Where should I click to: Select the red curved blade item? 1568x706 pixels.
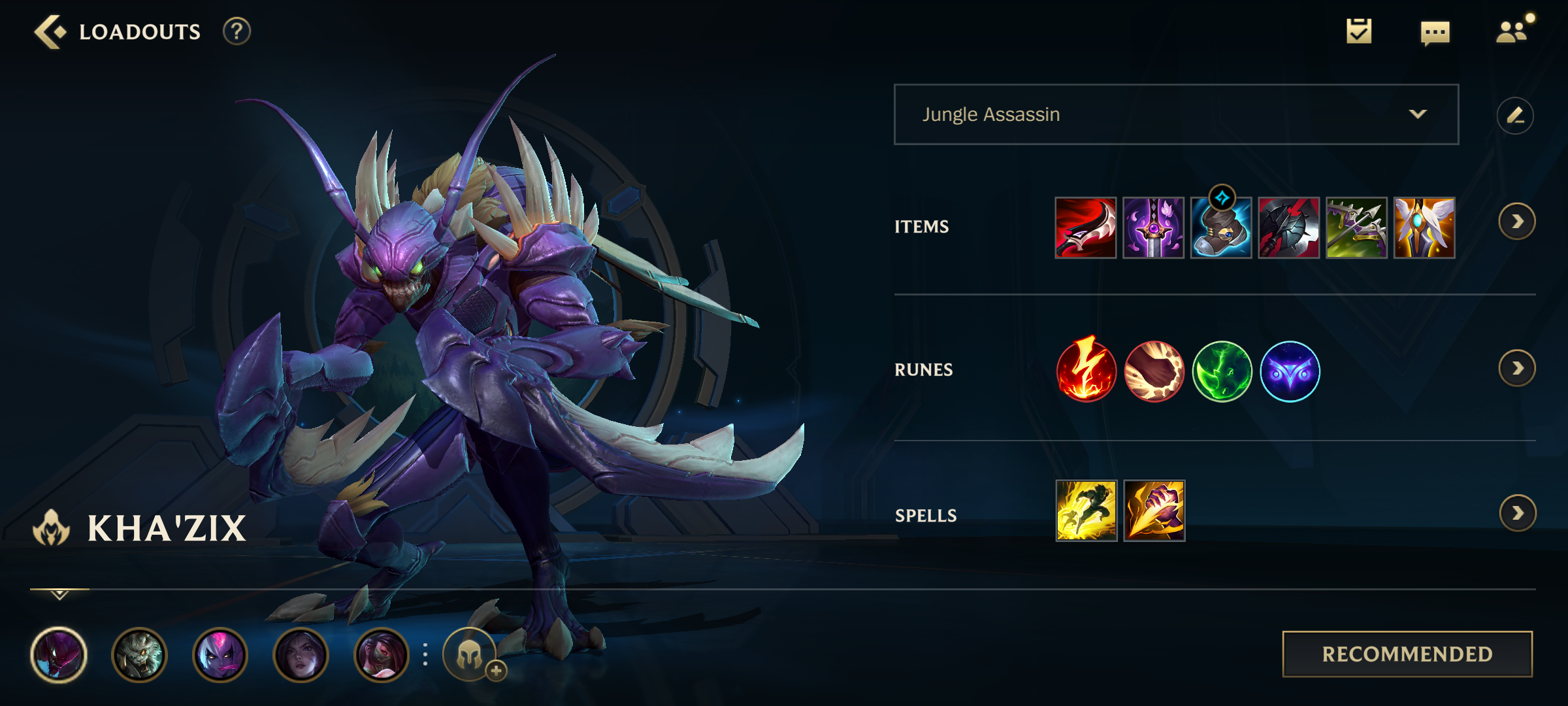[1086, 227]
